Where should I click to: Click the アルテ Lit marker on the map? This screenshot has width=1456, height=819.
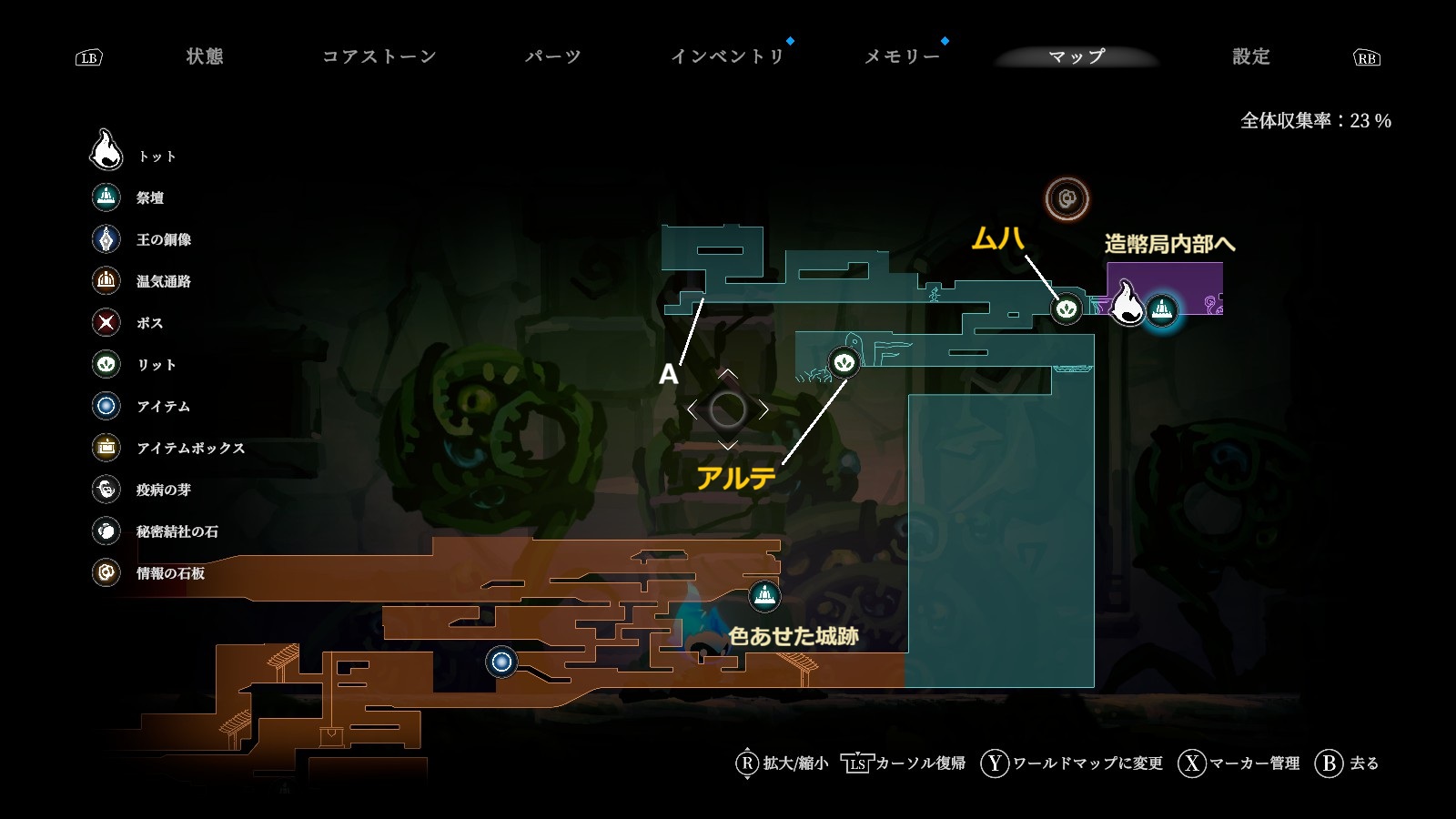click(x=844, y=363)
